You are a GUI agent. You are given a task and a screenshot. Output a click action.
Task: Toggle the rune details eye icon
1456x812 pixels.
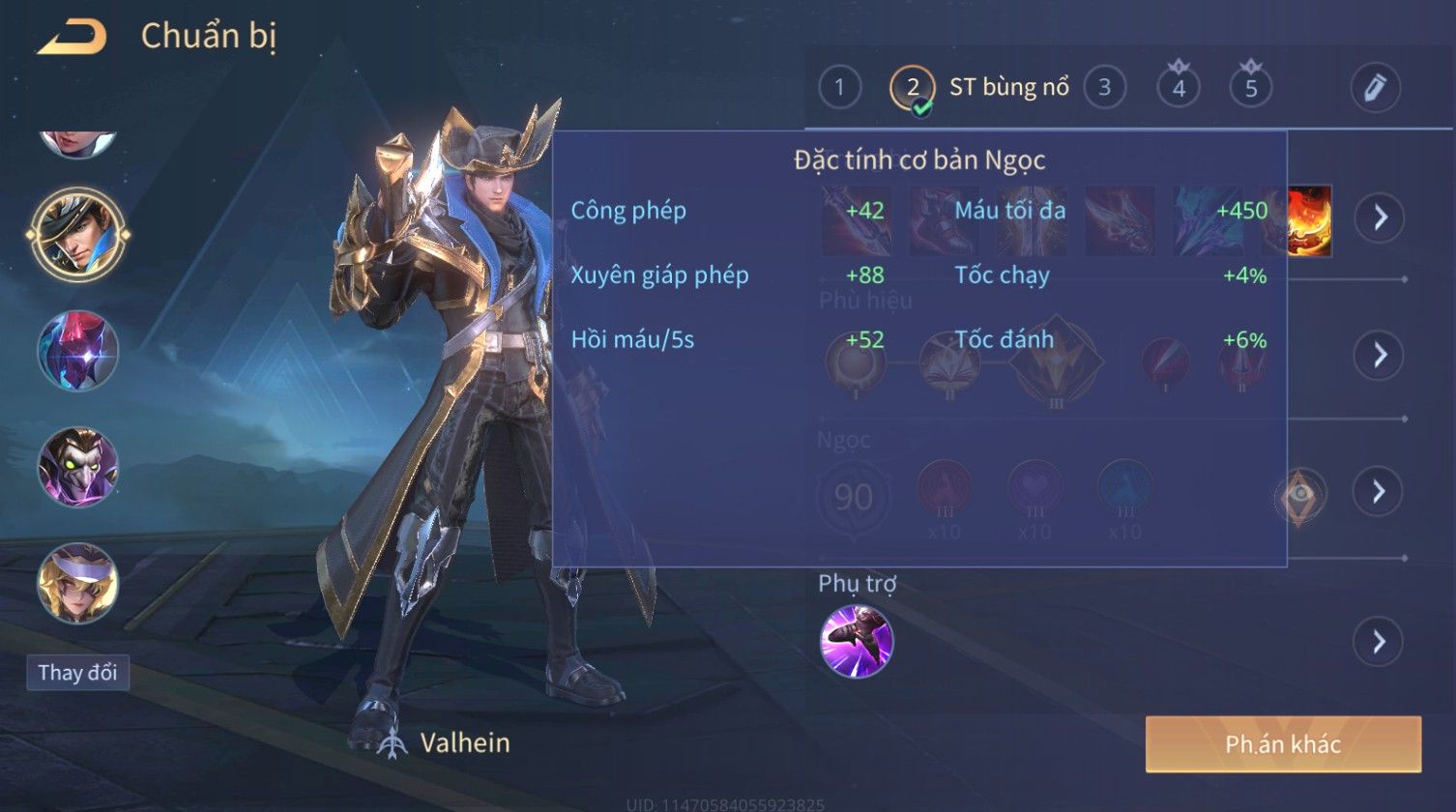[1301, 494]
